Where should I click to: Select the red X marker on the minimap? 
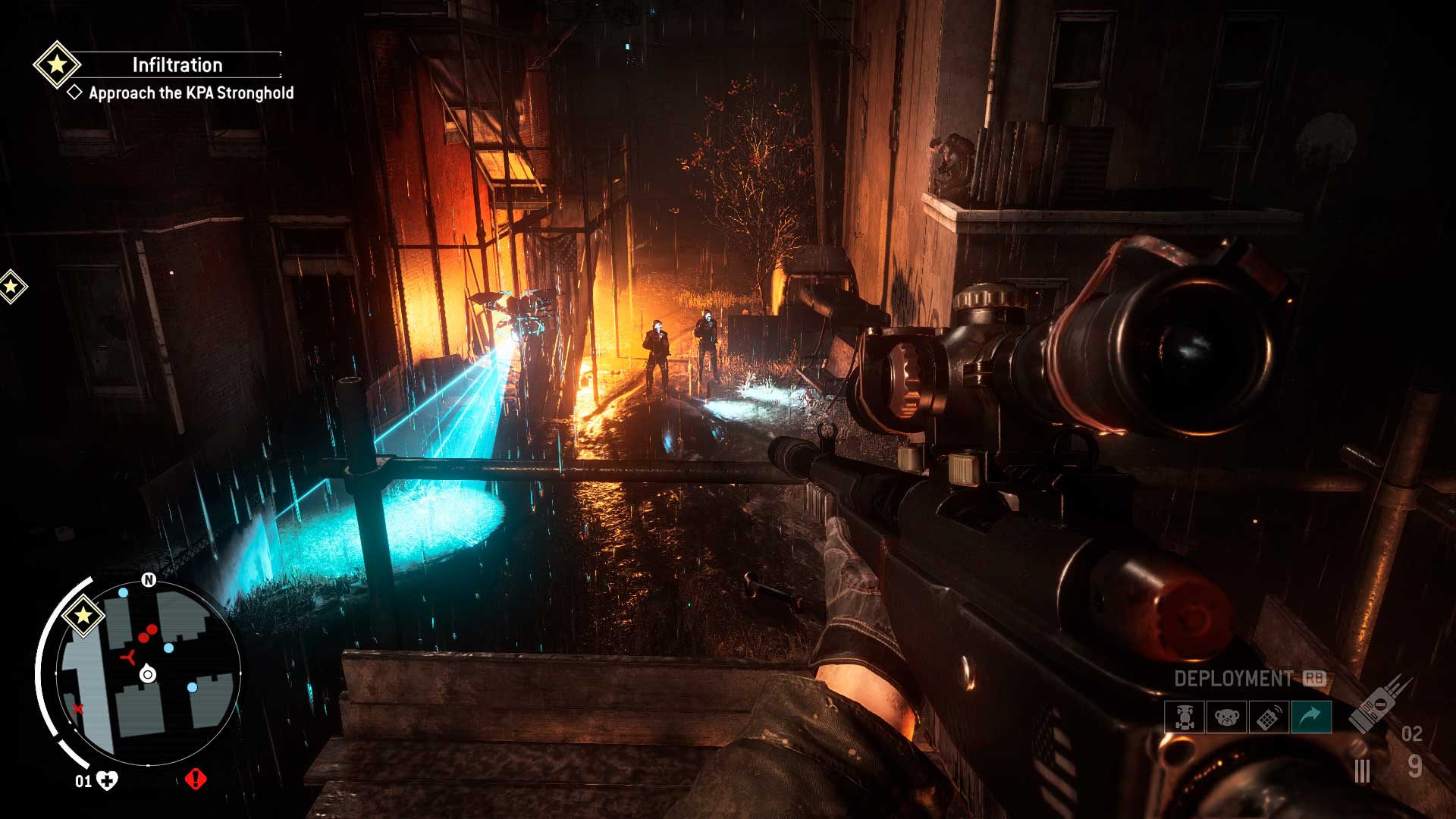[77, 709]
